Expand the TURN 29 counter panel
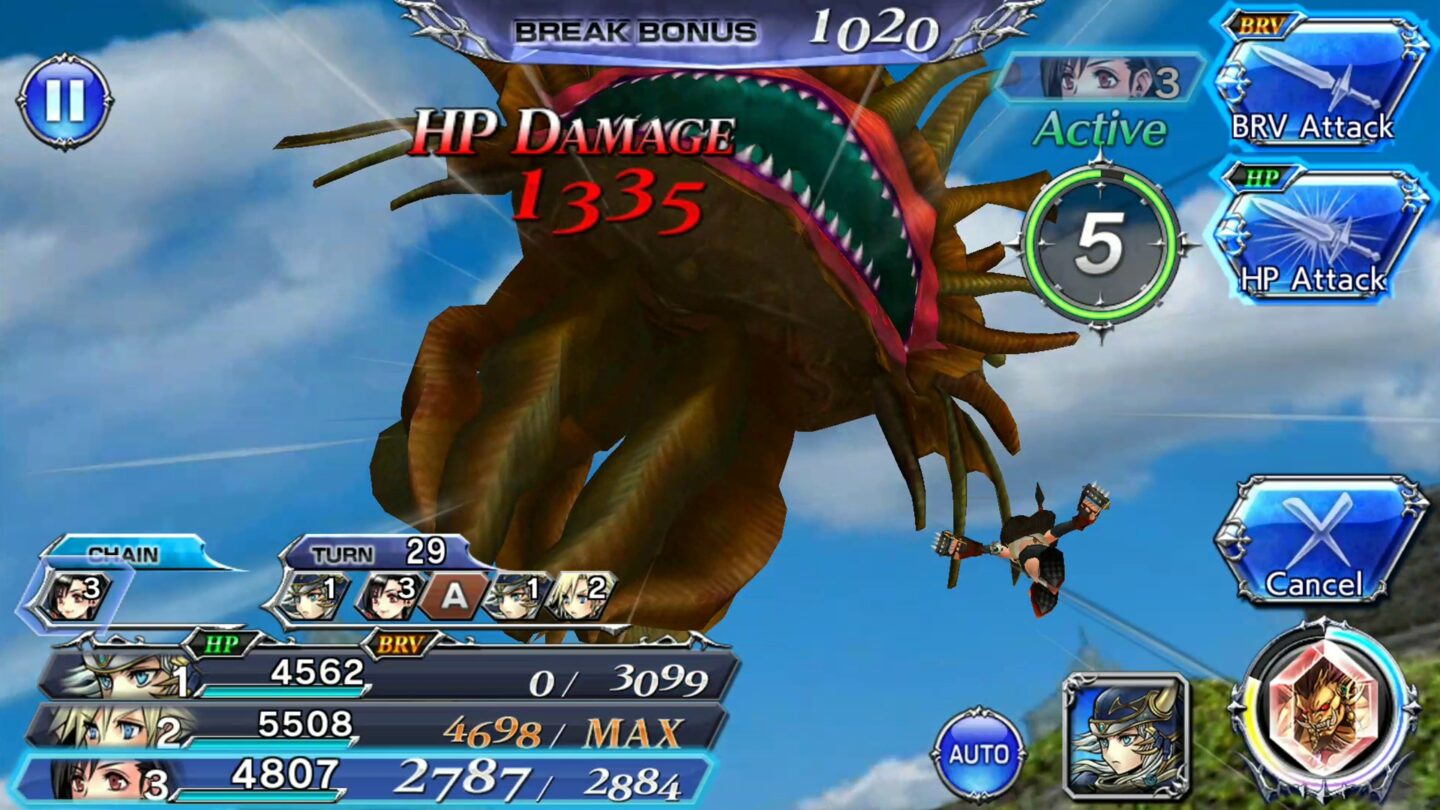Viewport: 1440px width, 810px height. [x=370, y=551]
